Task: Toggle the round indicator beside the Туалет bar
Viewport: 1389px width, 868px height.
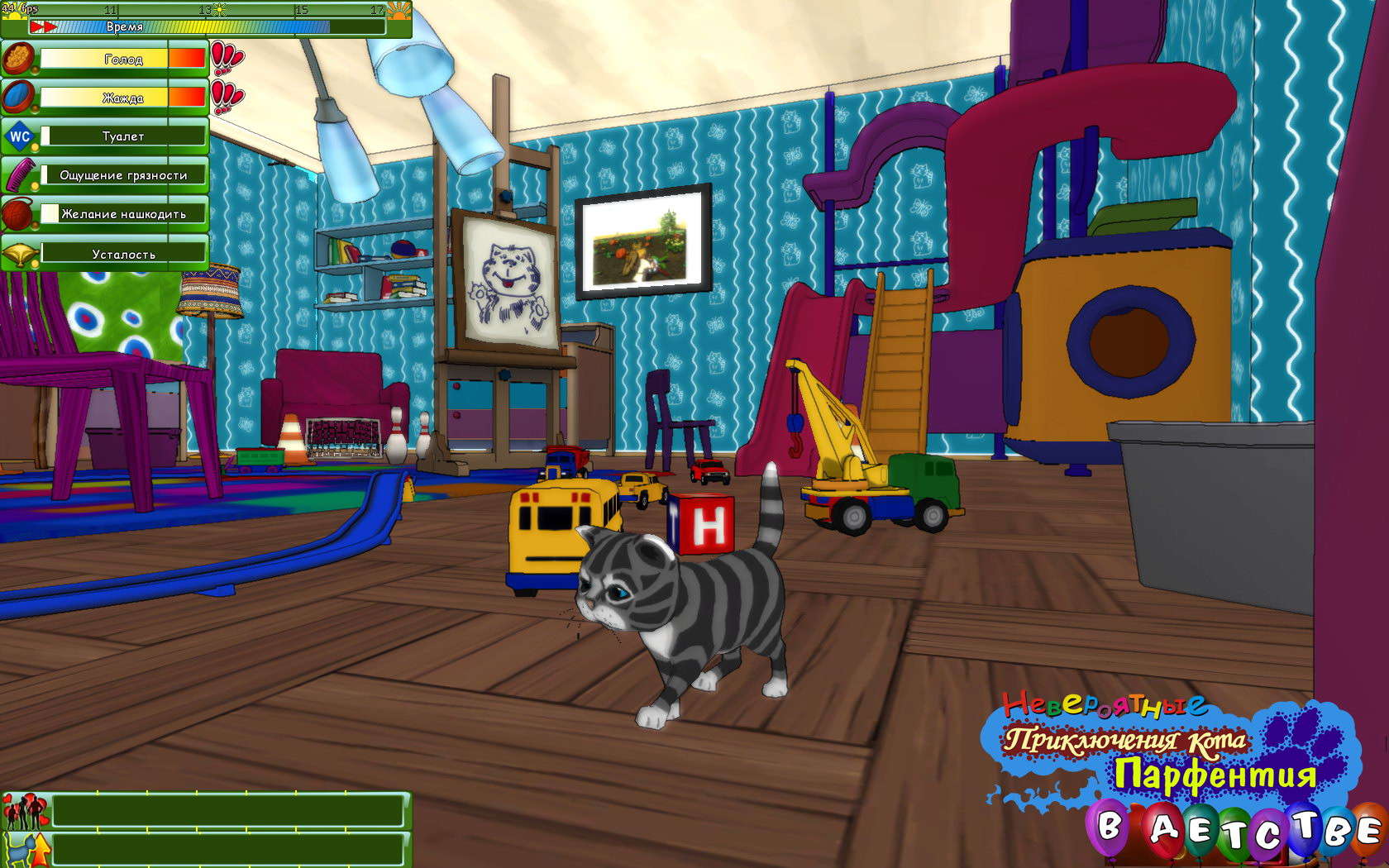Action: click(36, 149)
